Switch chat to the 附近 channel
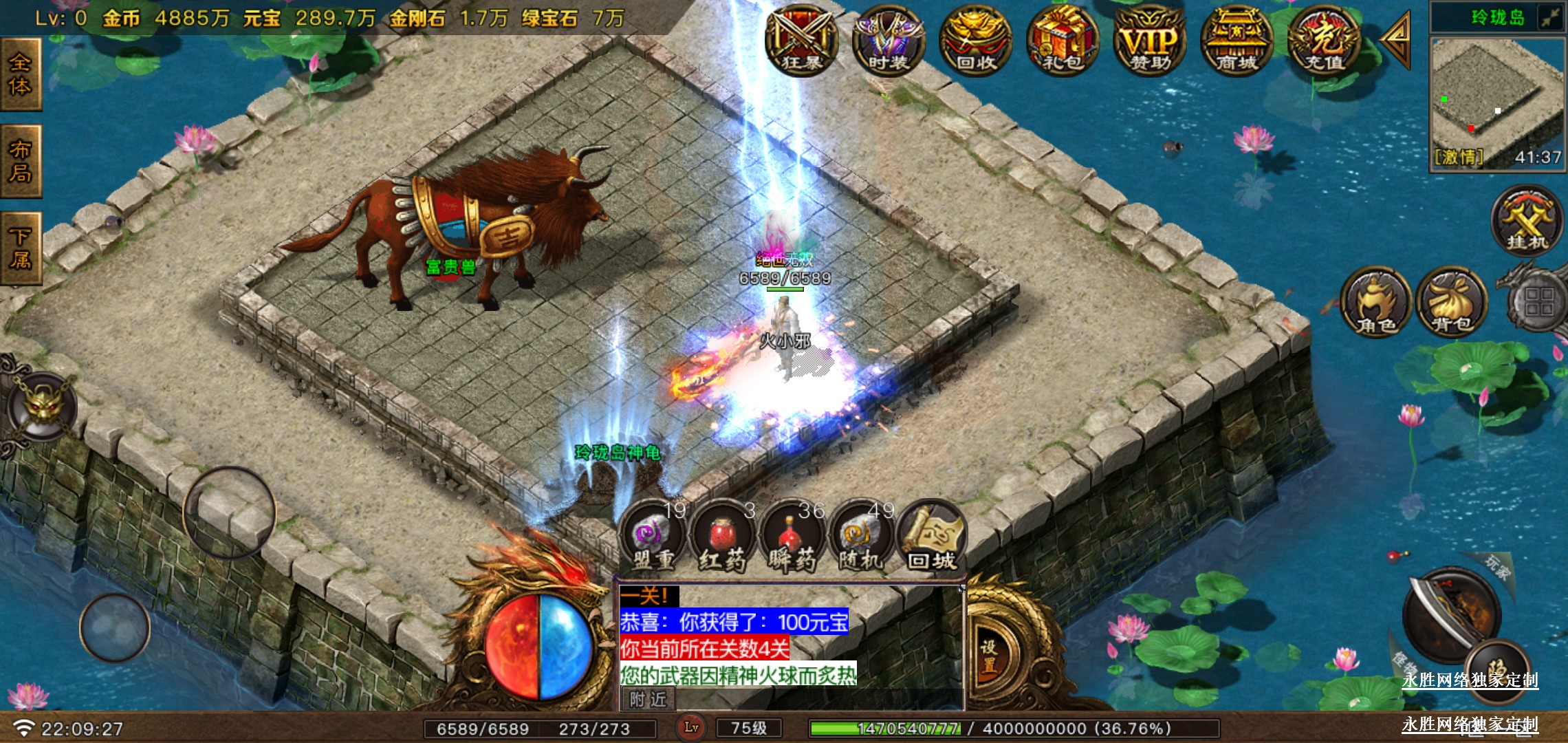 648,700
